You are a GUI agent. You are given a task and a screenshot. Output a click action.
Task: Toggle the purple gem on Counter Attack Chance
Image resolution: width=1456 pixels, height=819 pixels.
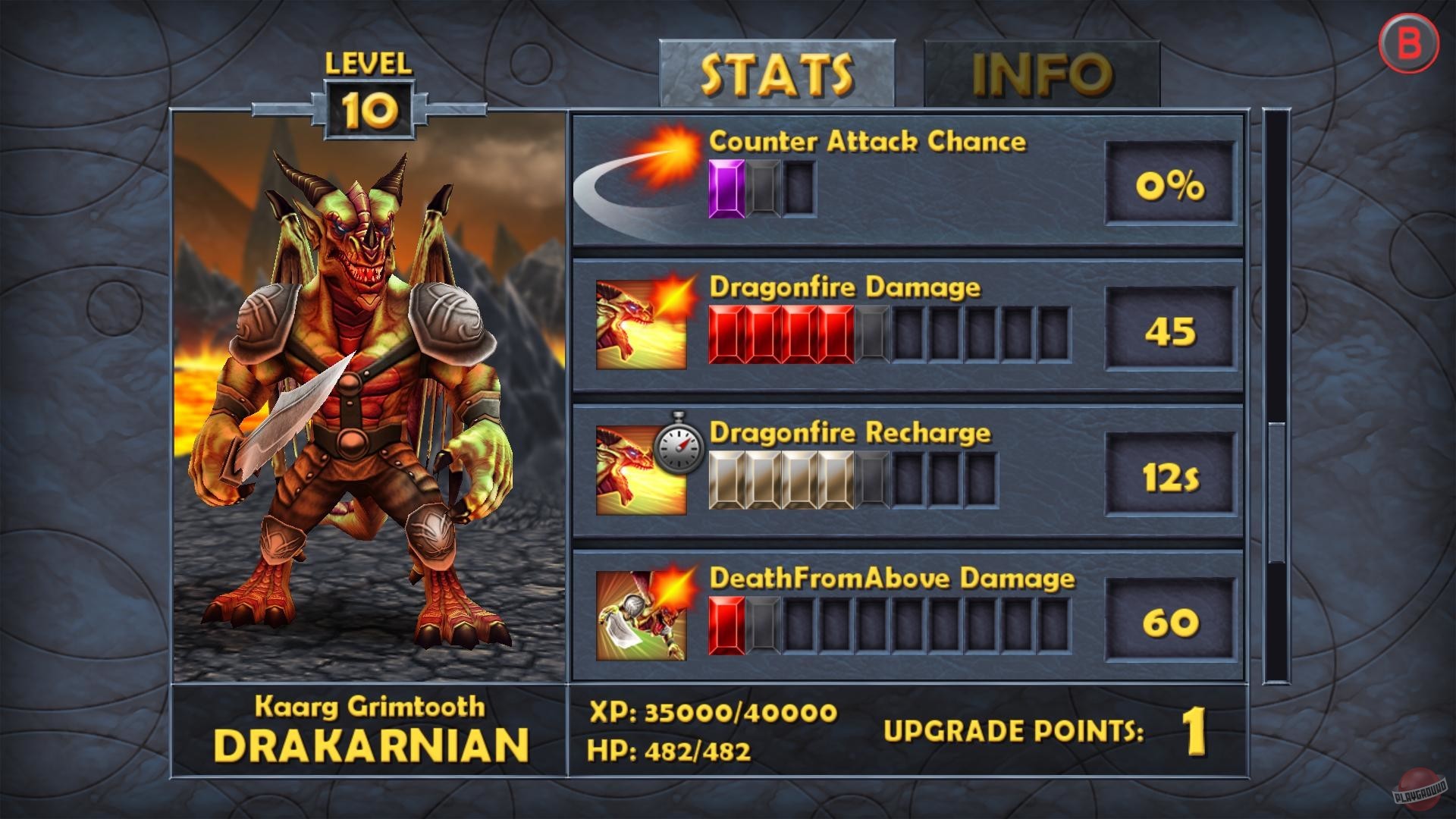[x=726, y=188]
